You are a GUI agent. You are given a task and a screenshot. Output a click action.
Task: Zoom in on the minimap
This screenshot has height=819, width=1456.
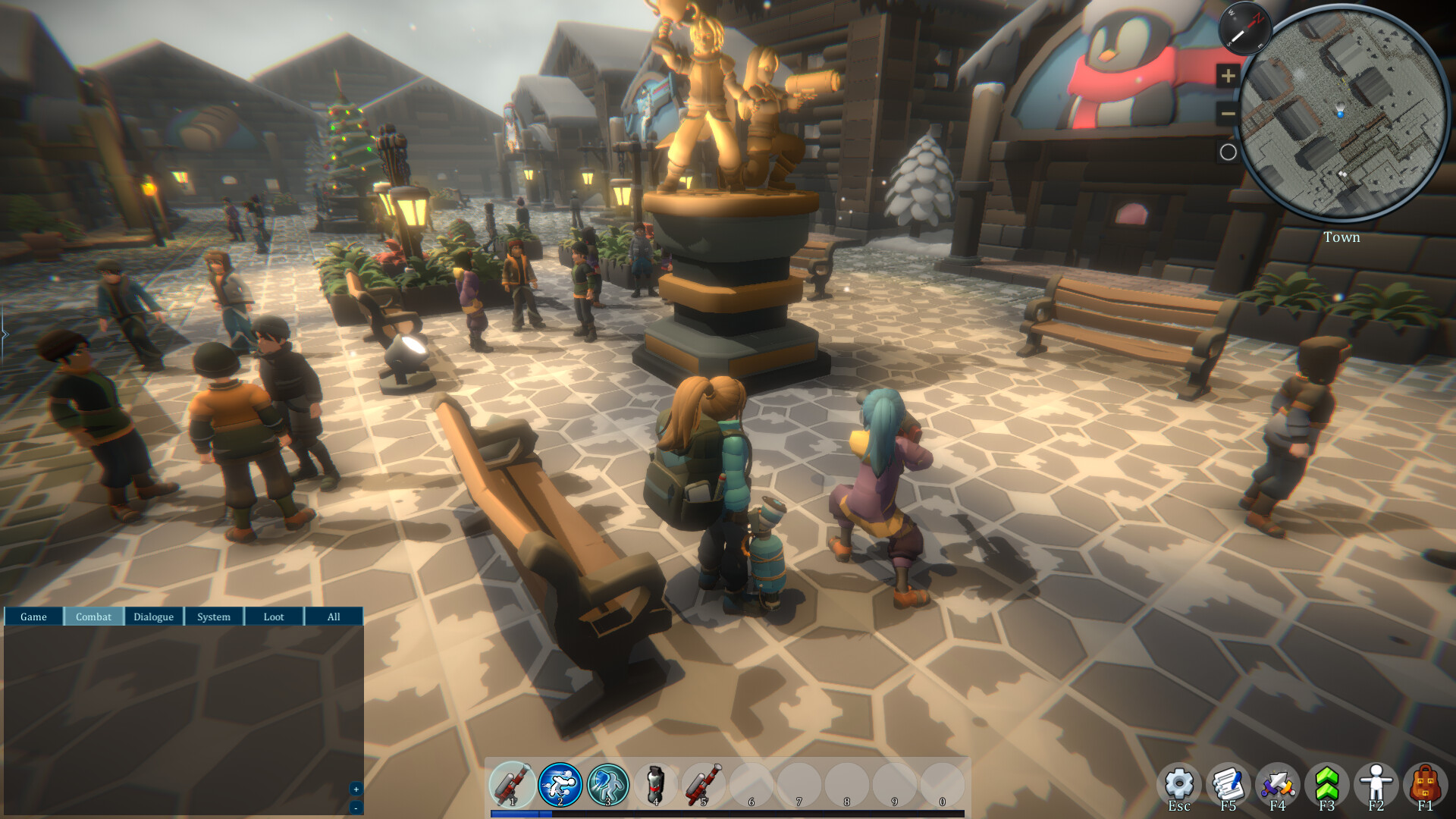click(1227, 77)
